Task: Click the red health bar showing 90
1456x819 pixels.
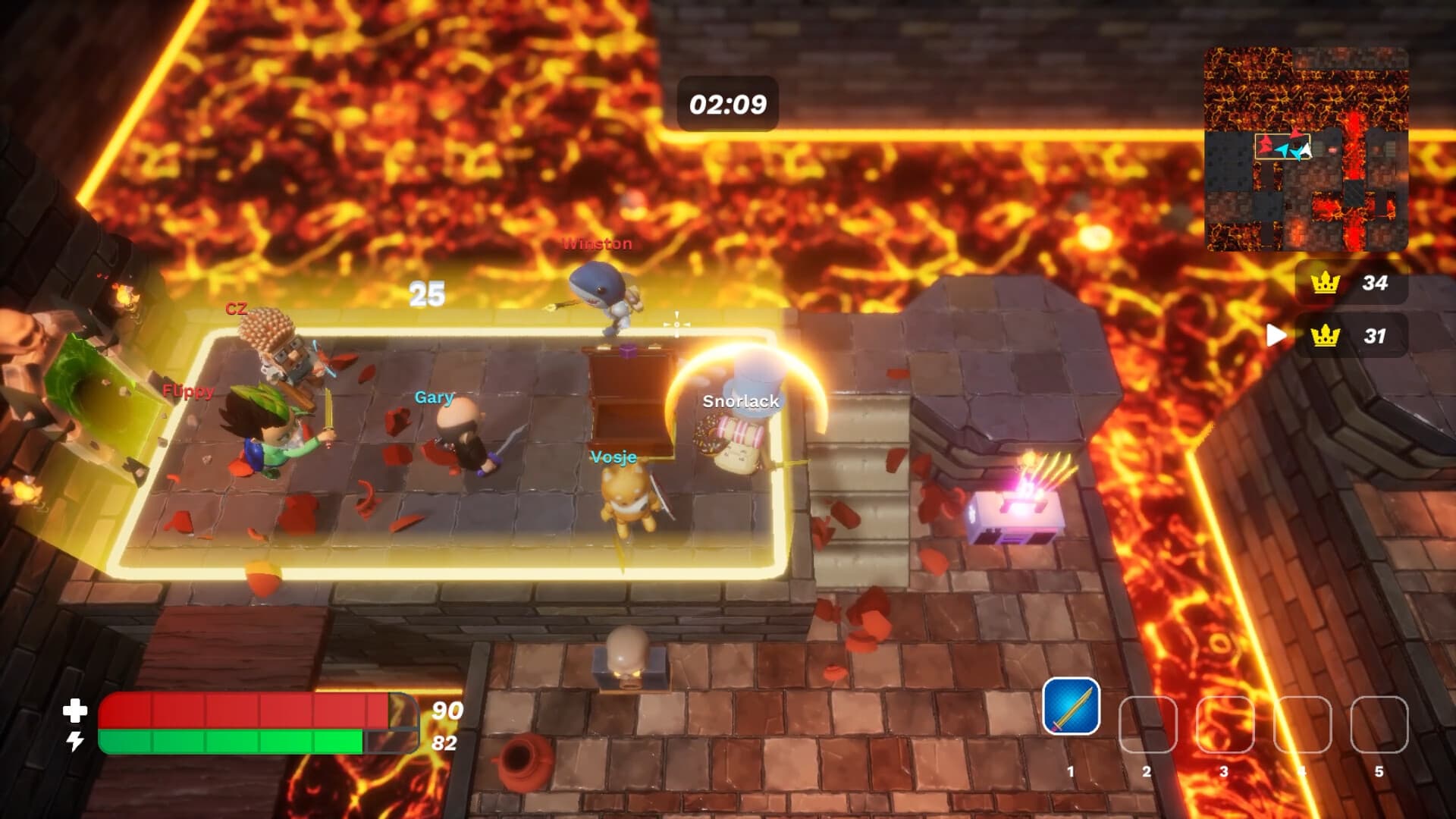Action: coord(227,710)
